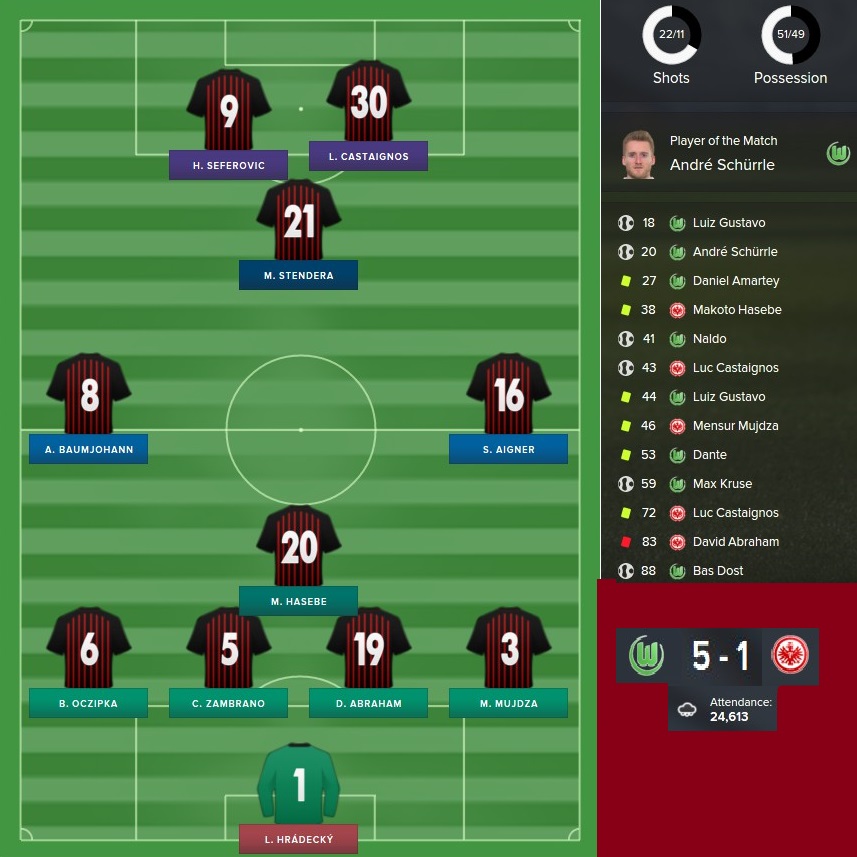Click B. Oczipka's name label
This screenshot has width=857, height=857.
point(88,703)
